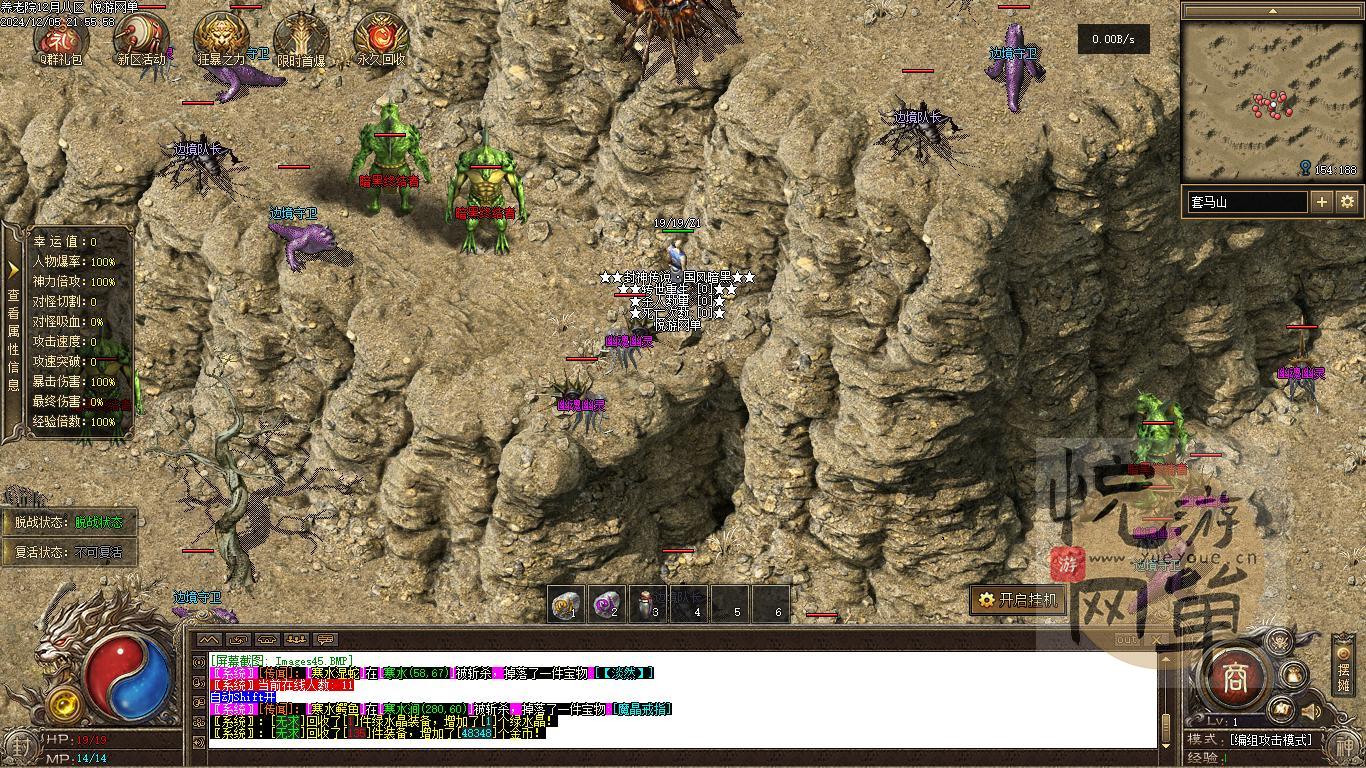Select the speech bubble chat channel tab

click(x=325, y=639)
